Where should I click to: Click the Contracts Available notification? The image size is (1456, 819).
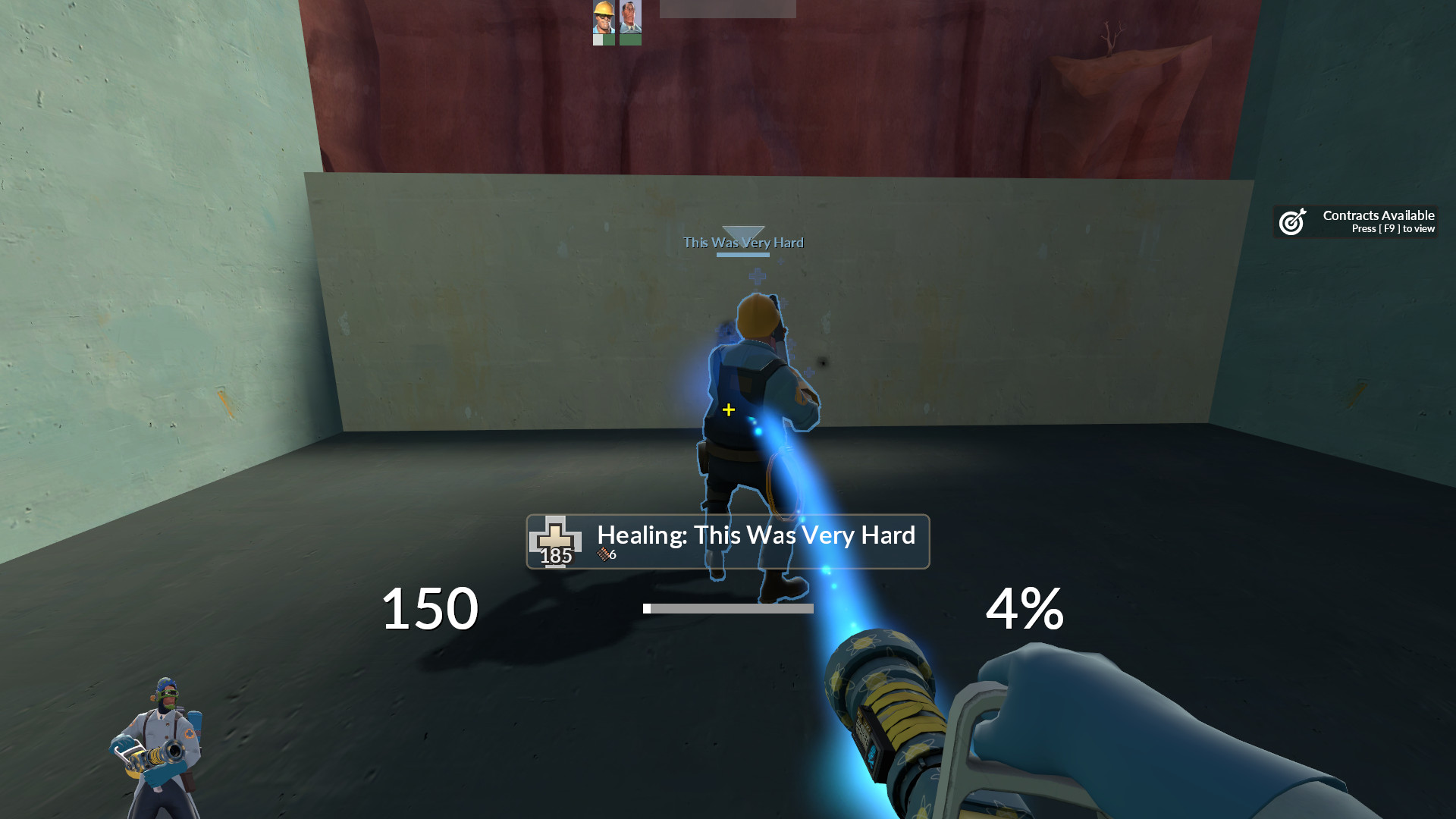tap(1378, 215)
